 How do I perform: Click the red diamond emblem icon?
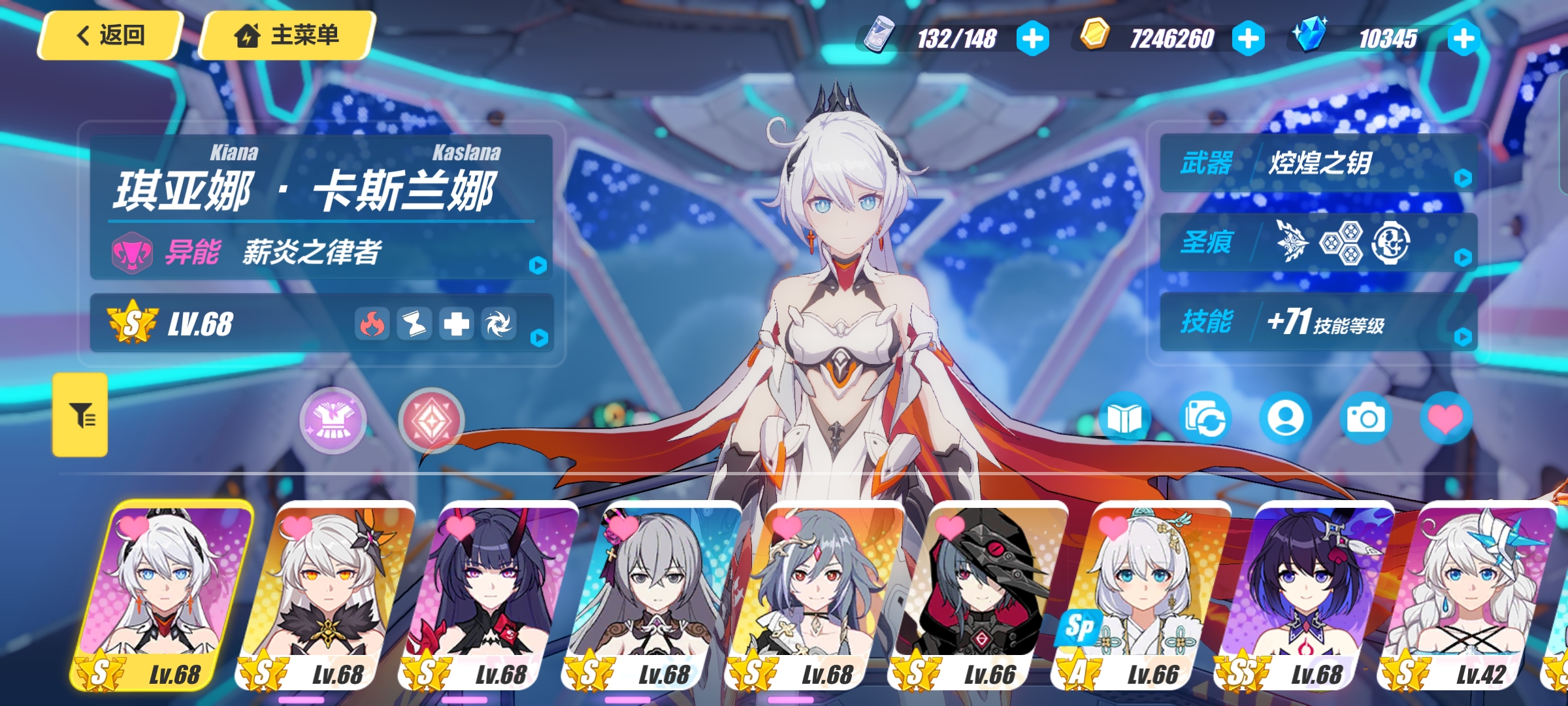coord(431,420)
